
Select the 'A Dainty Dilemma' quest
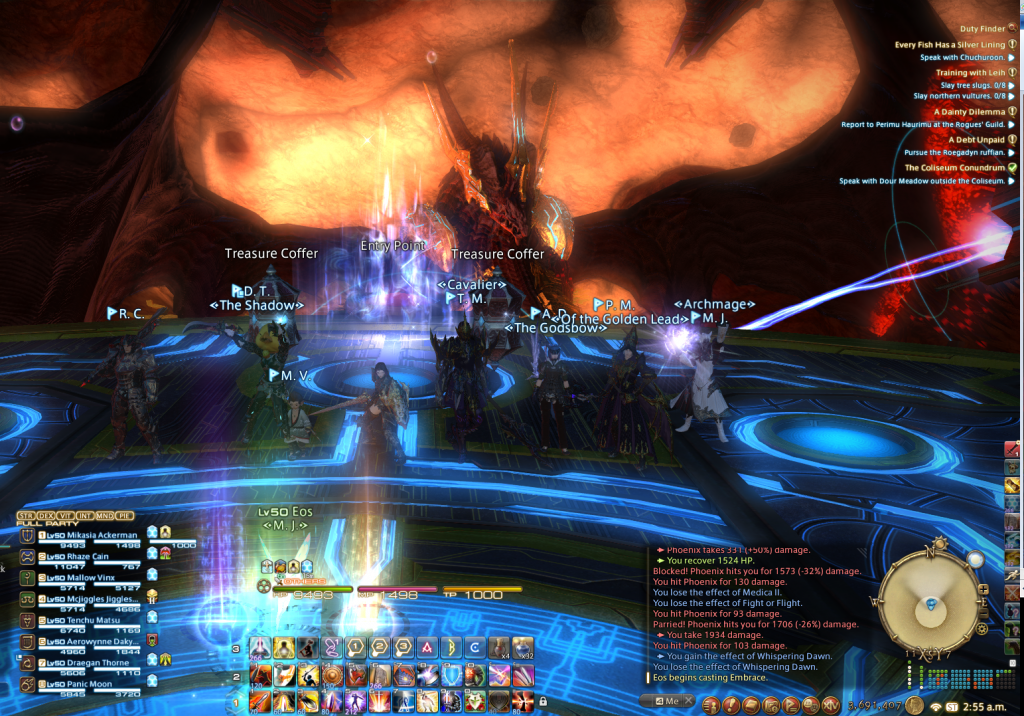pyautogui.click(x=967, y=112)
